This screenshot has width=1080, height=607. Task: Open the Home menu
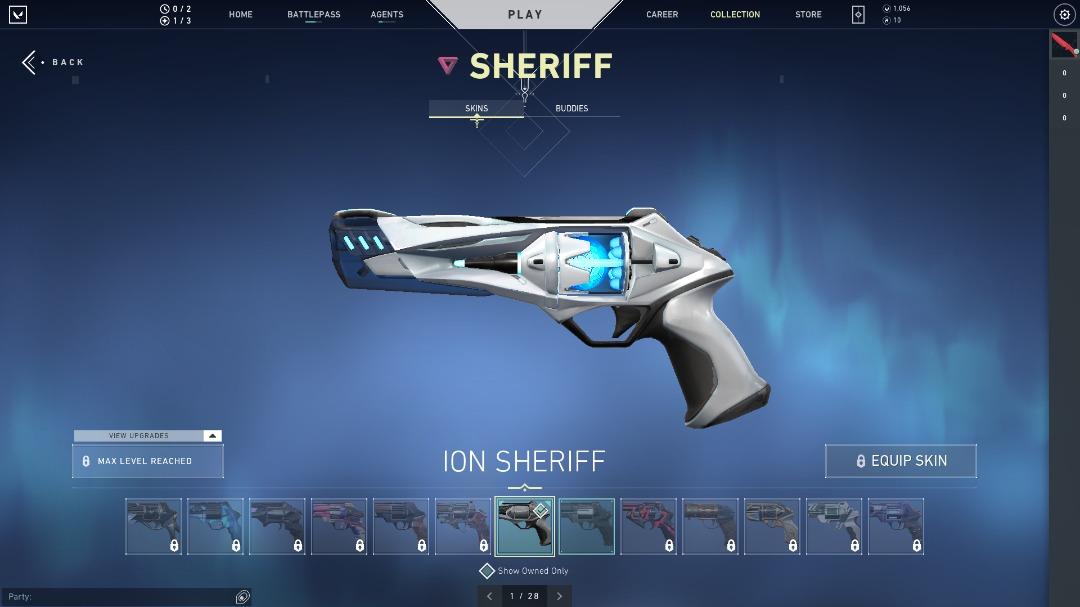(240, 15)
